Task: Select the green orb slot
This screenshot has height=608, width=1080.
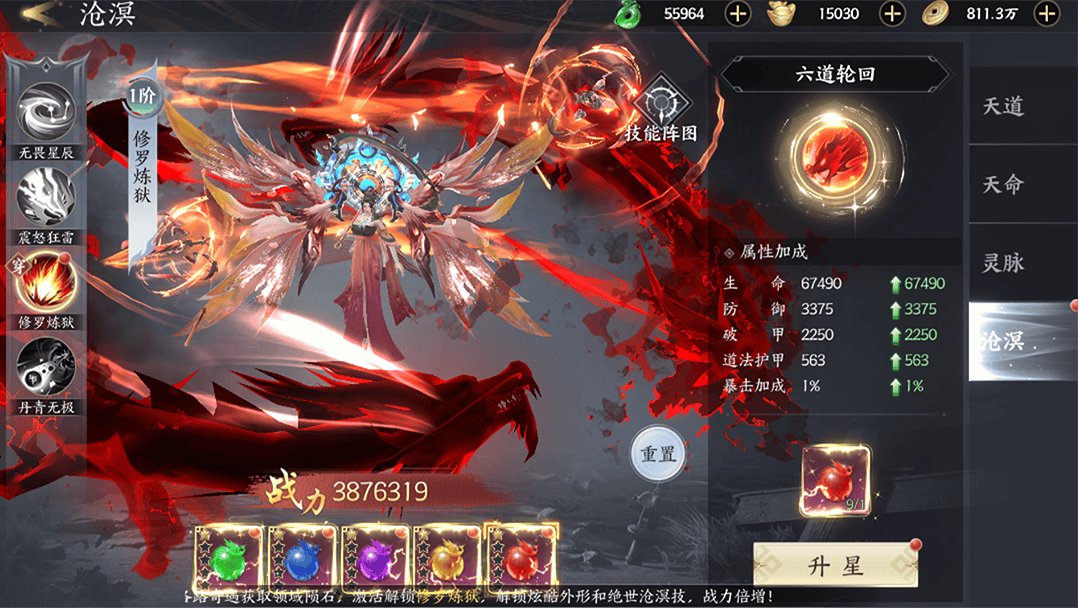Action: click(x=229, y=558)
